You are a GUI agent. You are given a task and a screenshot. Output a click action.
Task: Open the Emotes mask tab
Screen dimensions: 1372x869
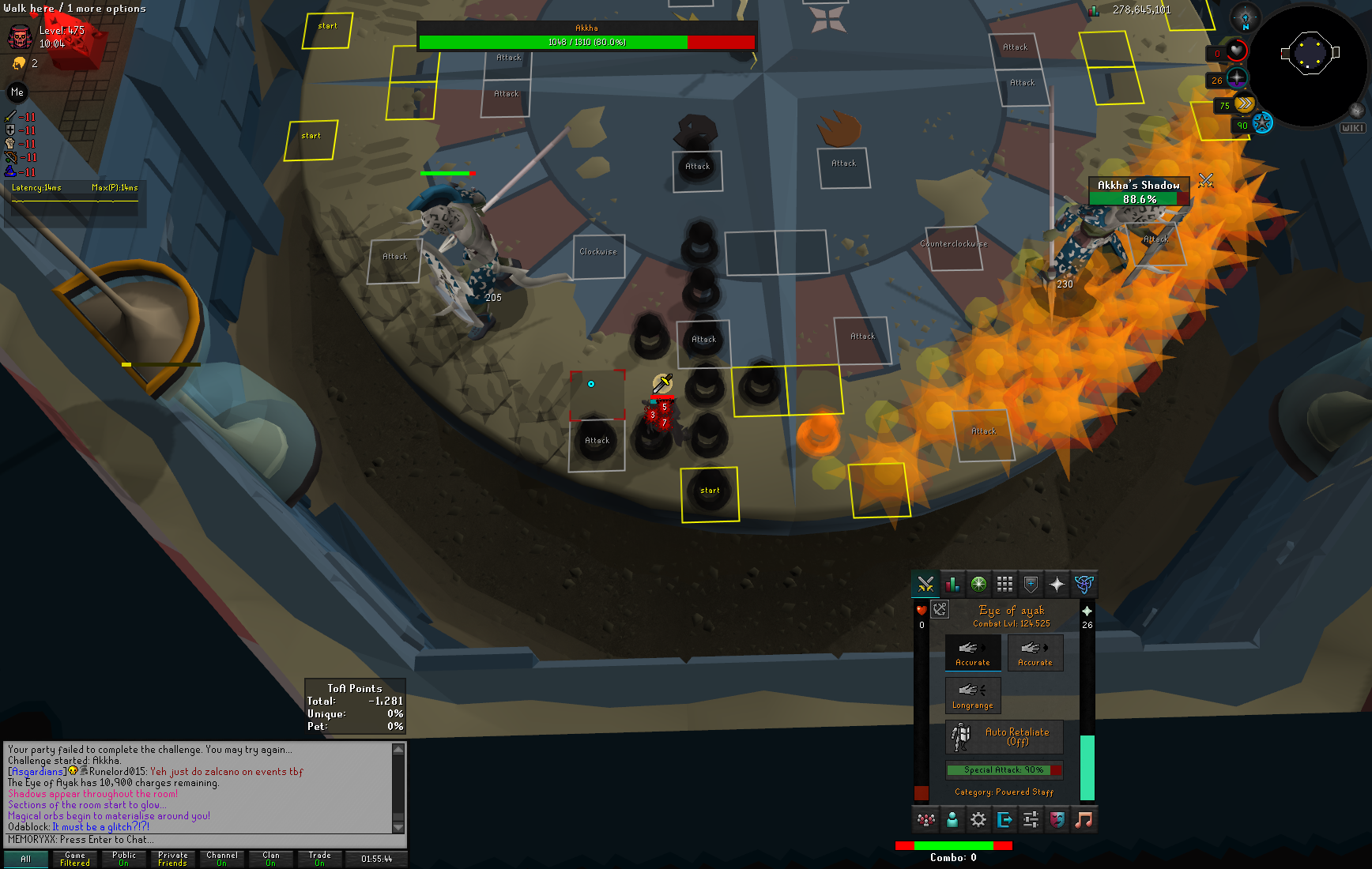pos(1057,820)
